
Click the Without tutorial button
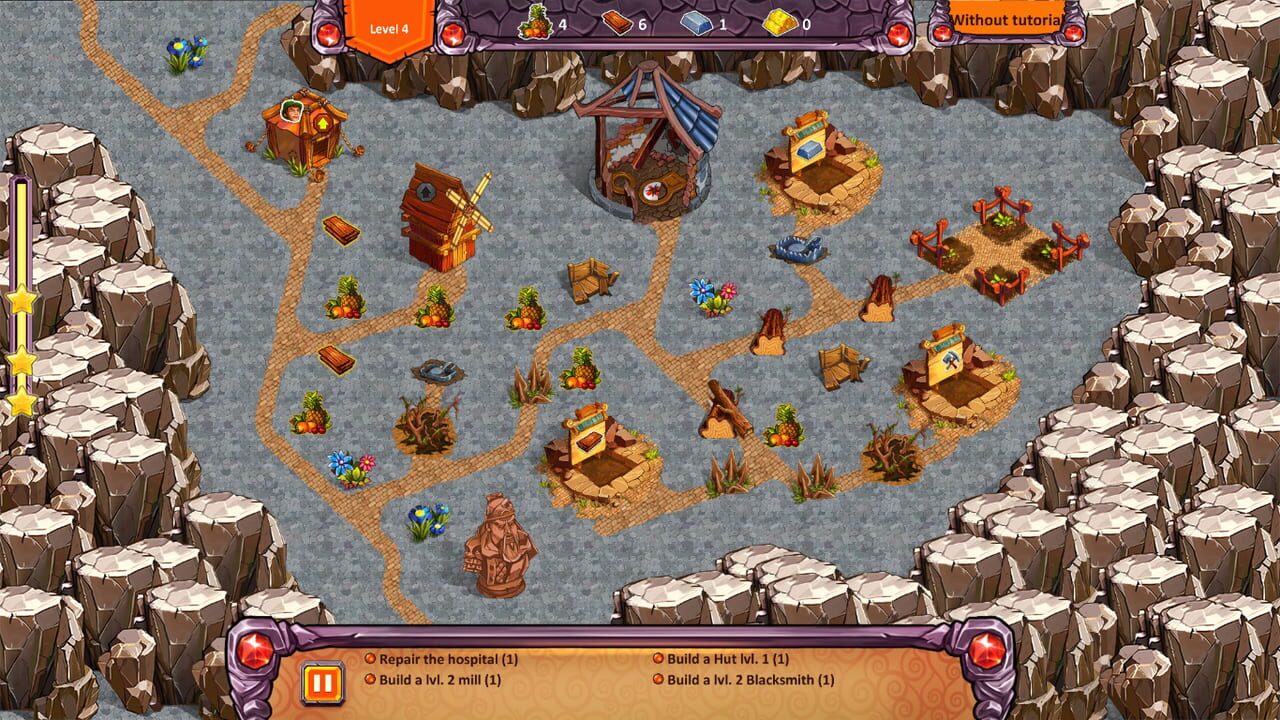[x=1006, y=19]
